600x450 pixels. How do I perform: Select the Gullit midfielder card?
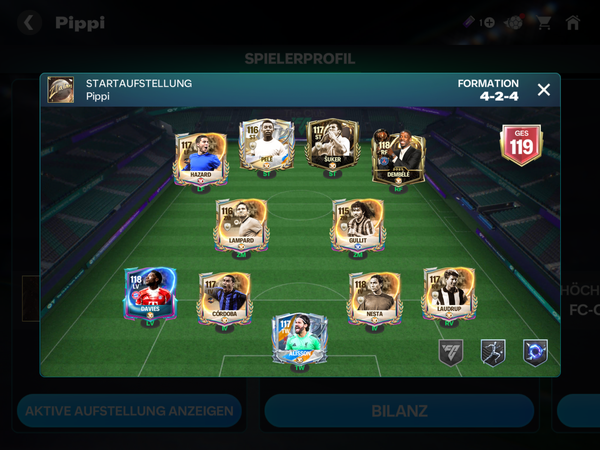click(x=358, y=223)
